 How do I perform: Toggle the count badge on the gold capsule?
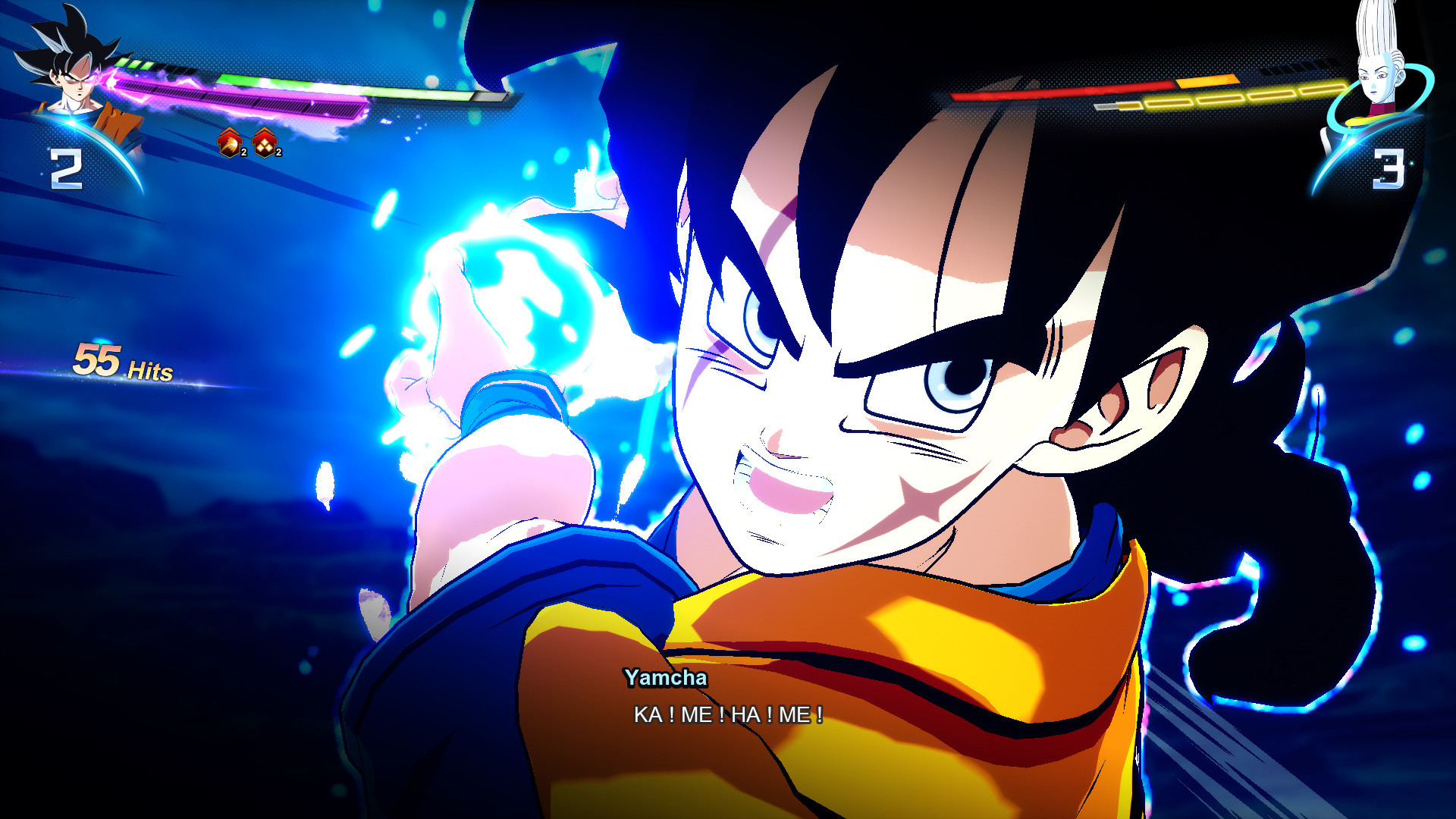pyautogui.click(x=278, y=153)
